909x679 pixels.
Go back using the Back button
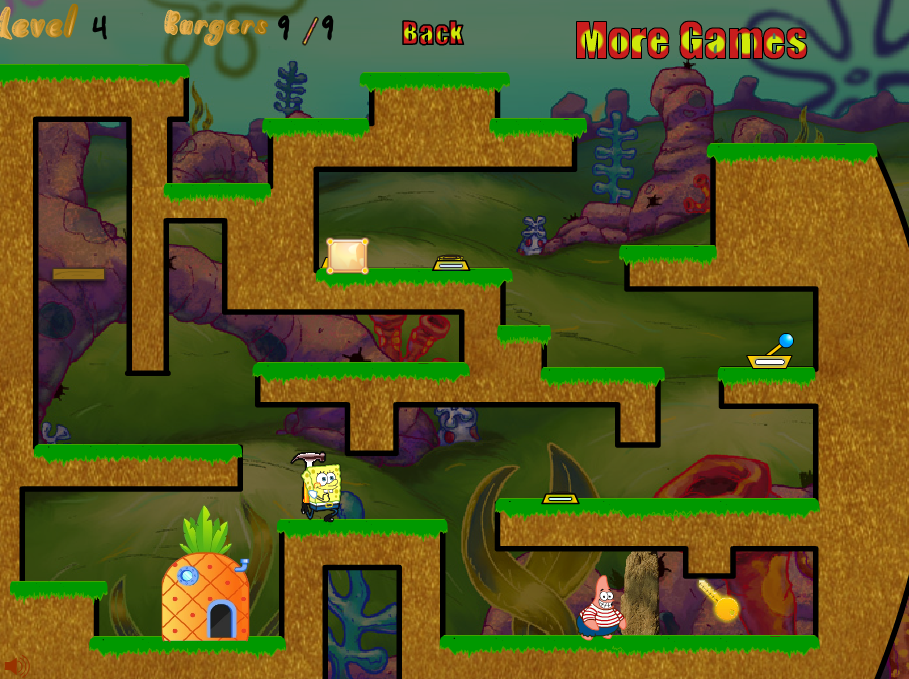coord(432,33)
